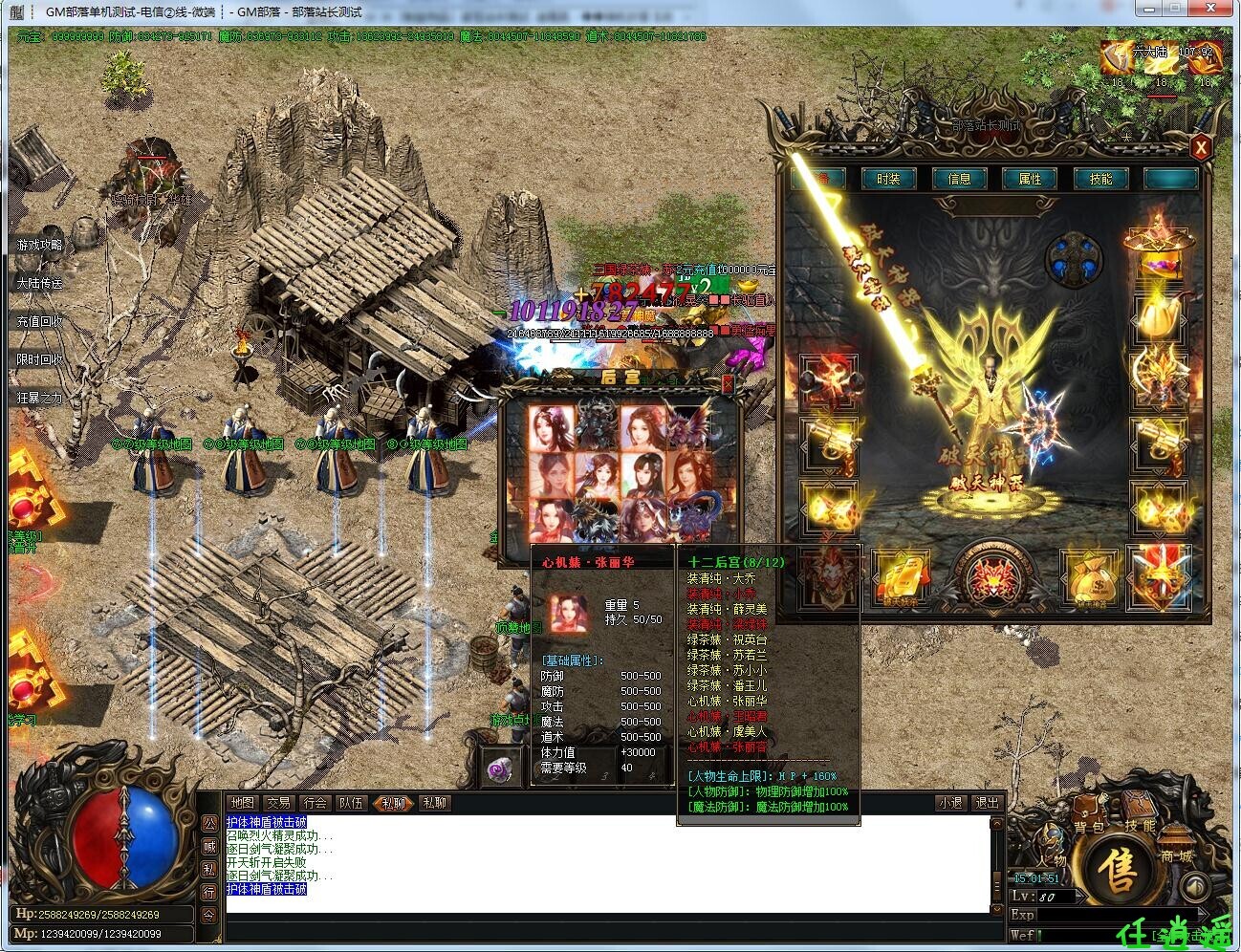Select the 队伍 team button

351,803
